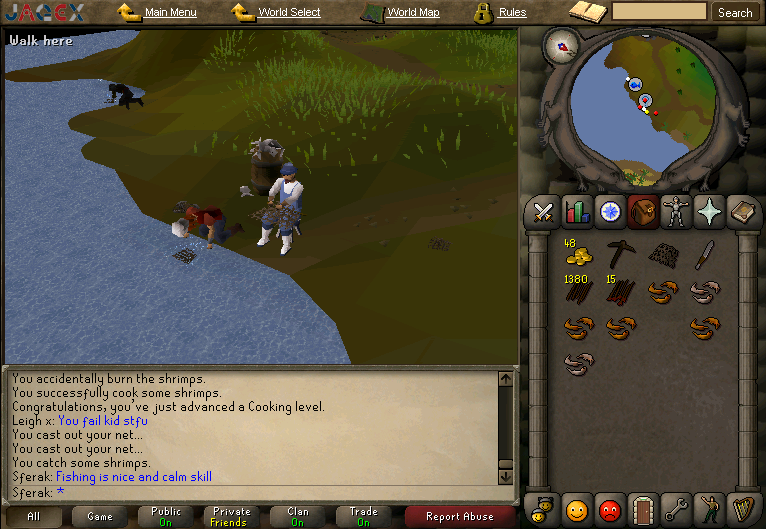This screenshot has height=529, width=766.
Task: Open the Logout door tab
Action: click(x=643, y=509)
